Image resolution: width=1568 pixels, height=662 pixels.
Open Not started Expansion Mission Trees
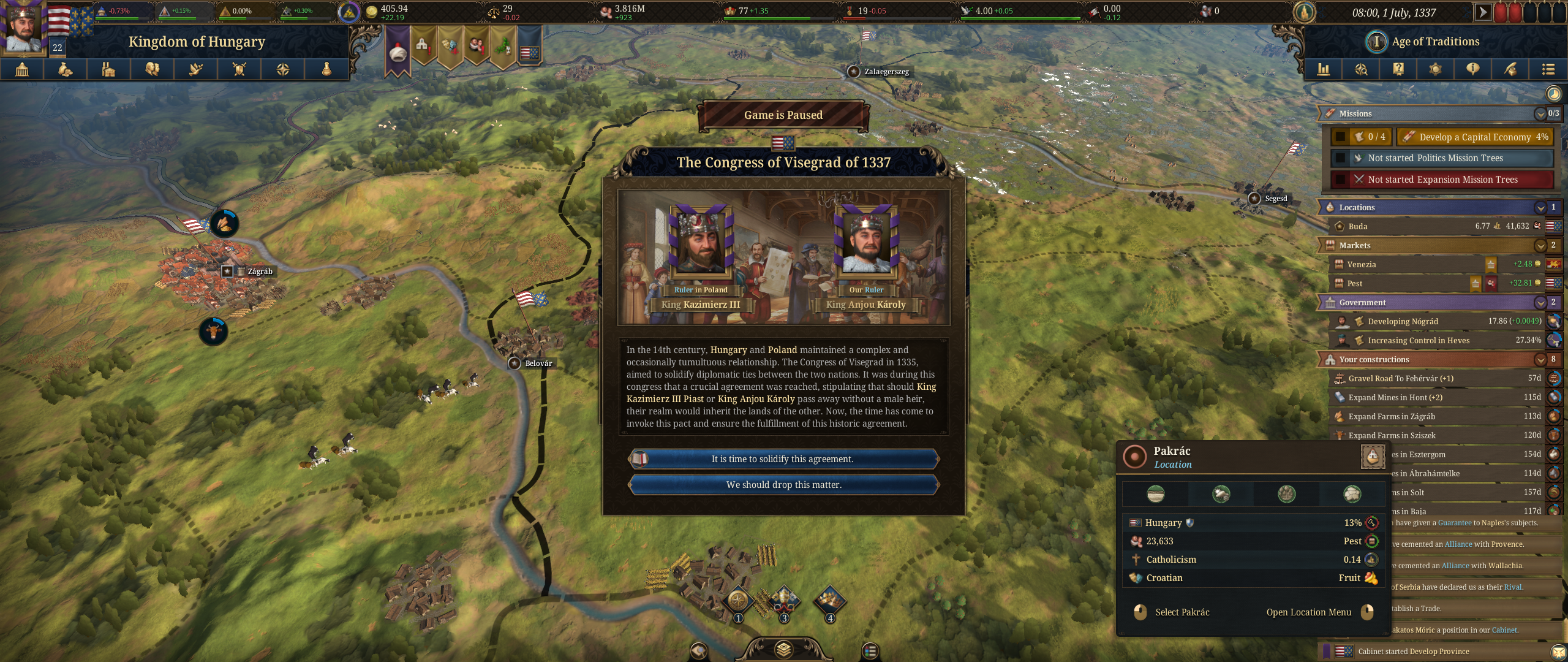point(1442,180)
